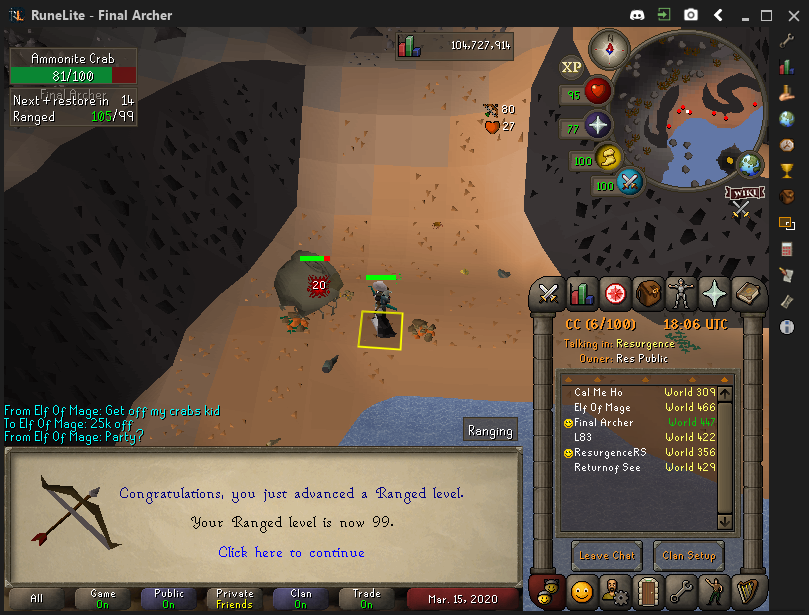Toggle the Trade chat filter
Image resolution: width=809 pixels, height=615 pixels.
pos(366,598)
